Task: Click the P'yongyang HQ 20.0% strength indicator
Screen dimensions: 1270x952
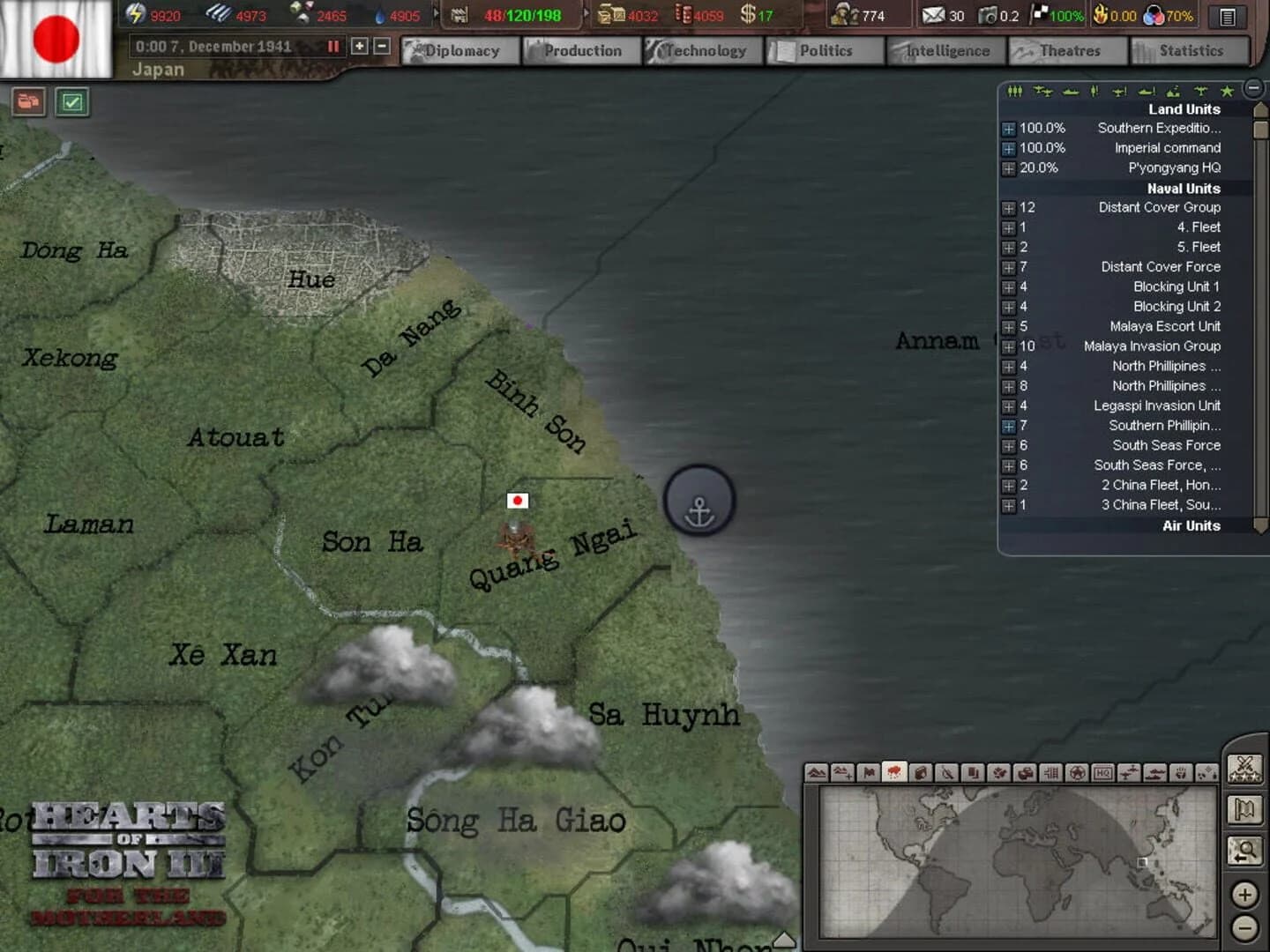Action: tap(1041, 167)
